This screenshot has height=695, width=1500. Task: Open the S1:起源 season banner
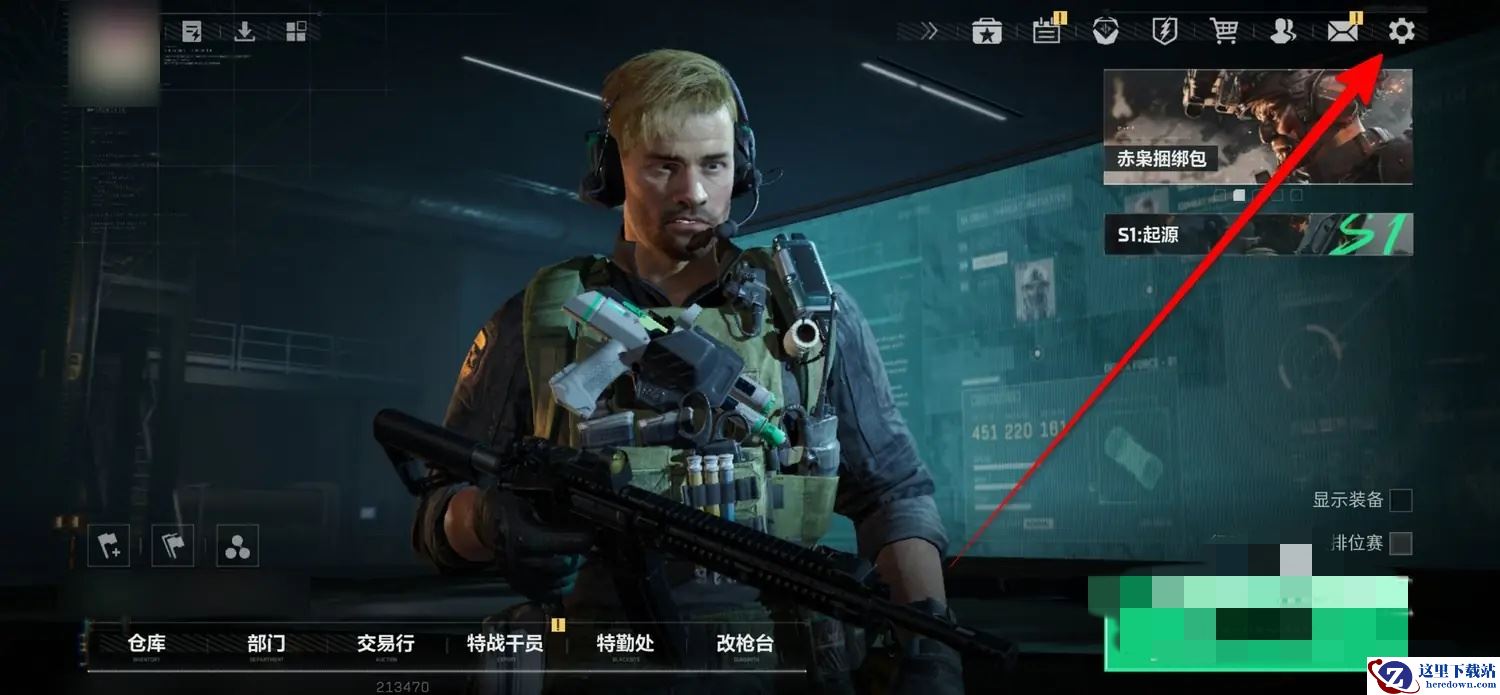coord(1257,235)
